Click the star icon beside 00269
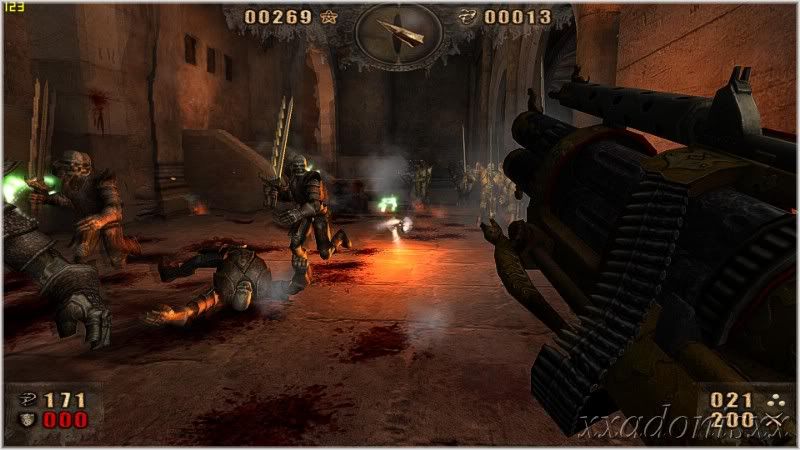 click(329, 17)
